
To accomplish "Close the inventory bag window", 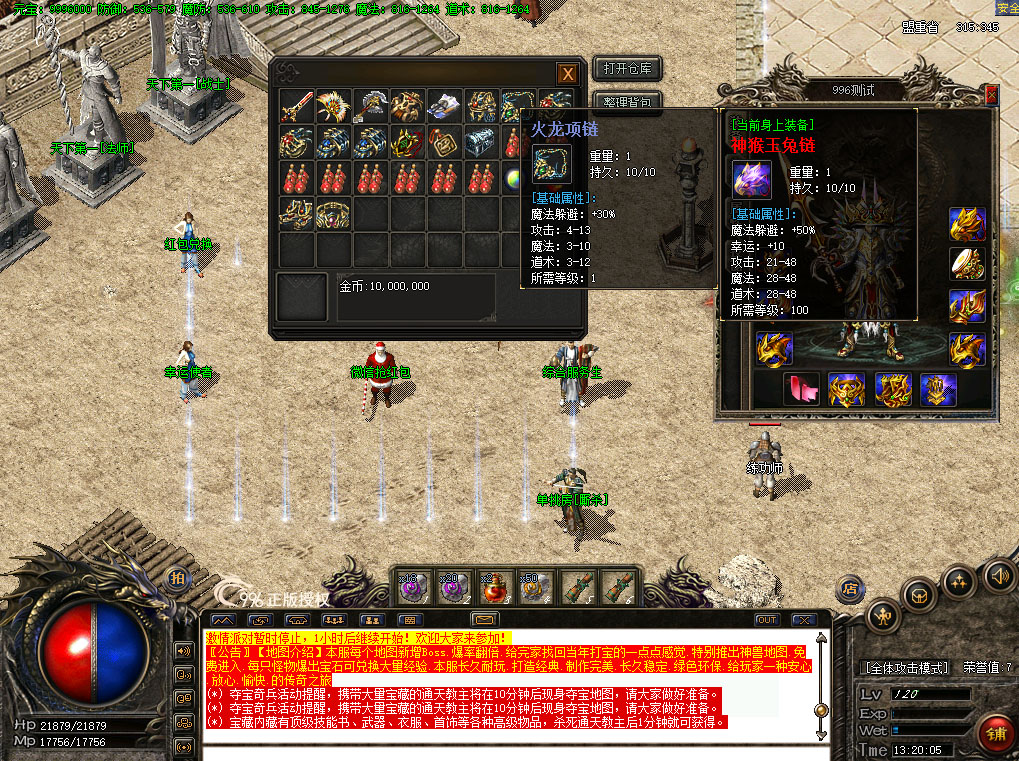I will click(567, 73).
